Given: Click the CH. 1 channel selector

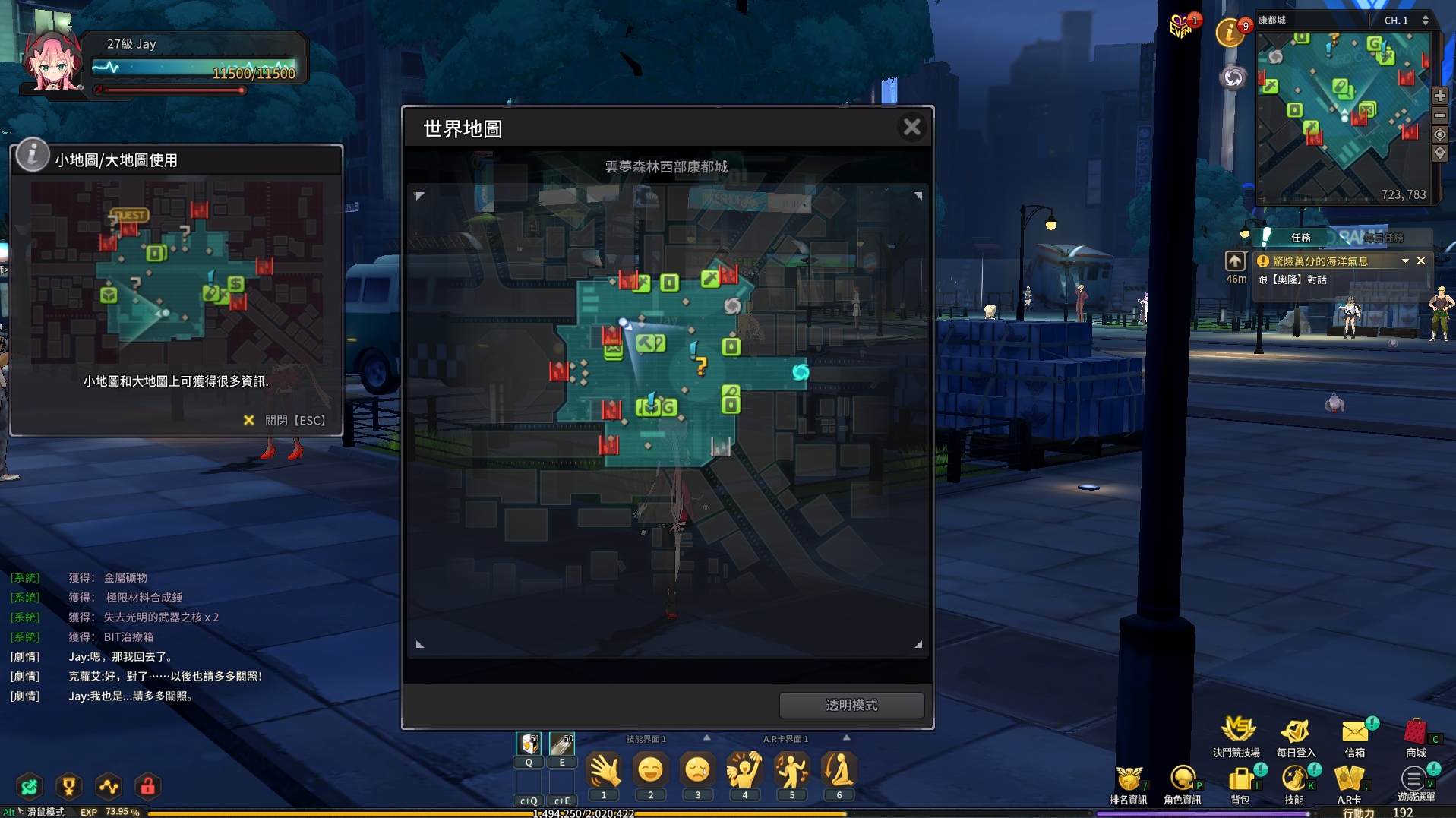Looking at the screenshot, I should pyautogui.click(x=1405, y=21).
